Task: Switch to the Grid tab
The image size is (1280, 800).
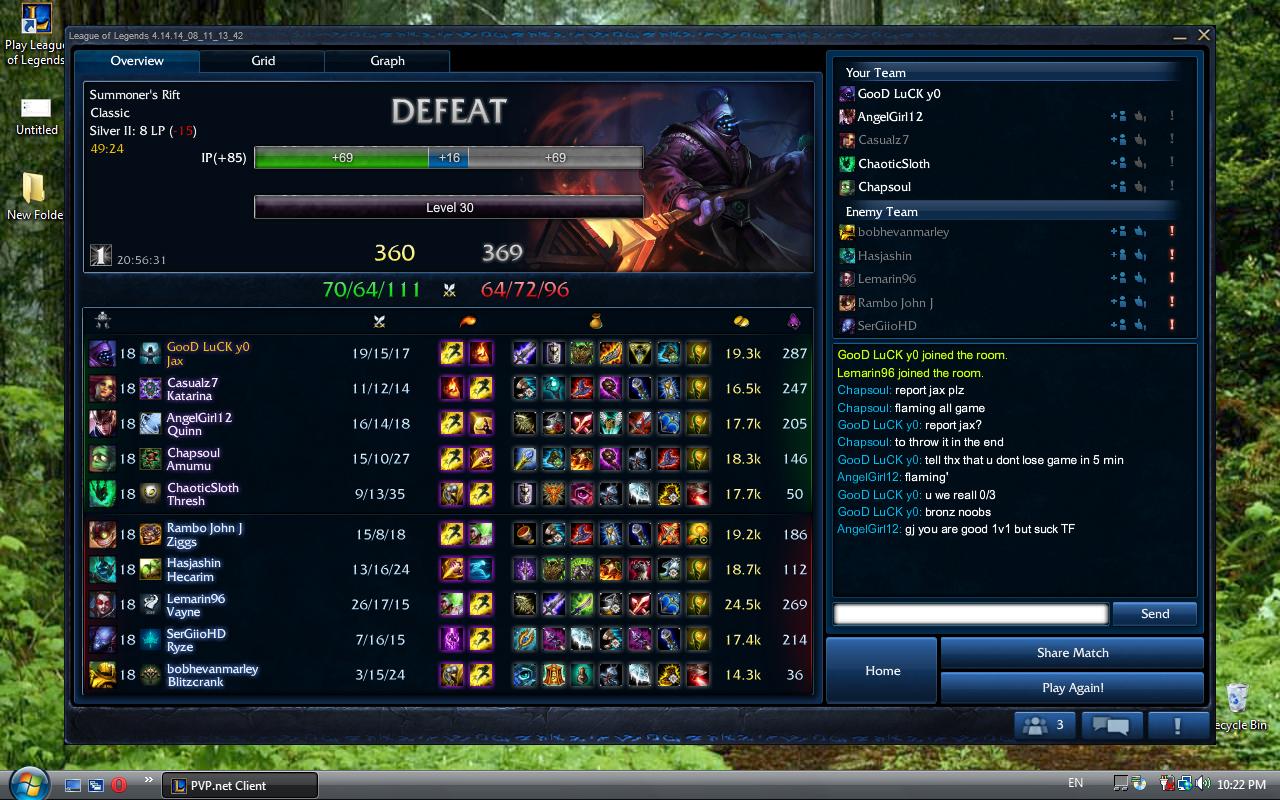Action: tap(263, 61)
